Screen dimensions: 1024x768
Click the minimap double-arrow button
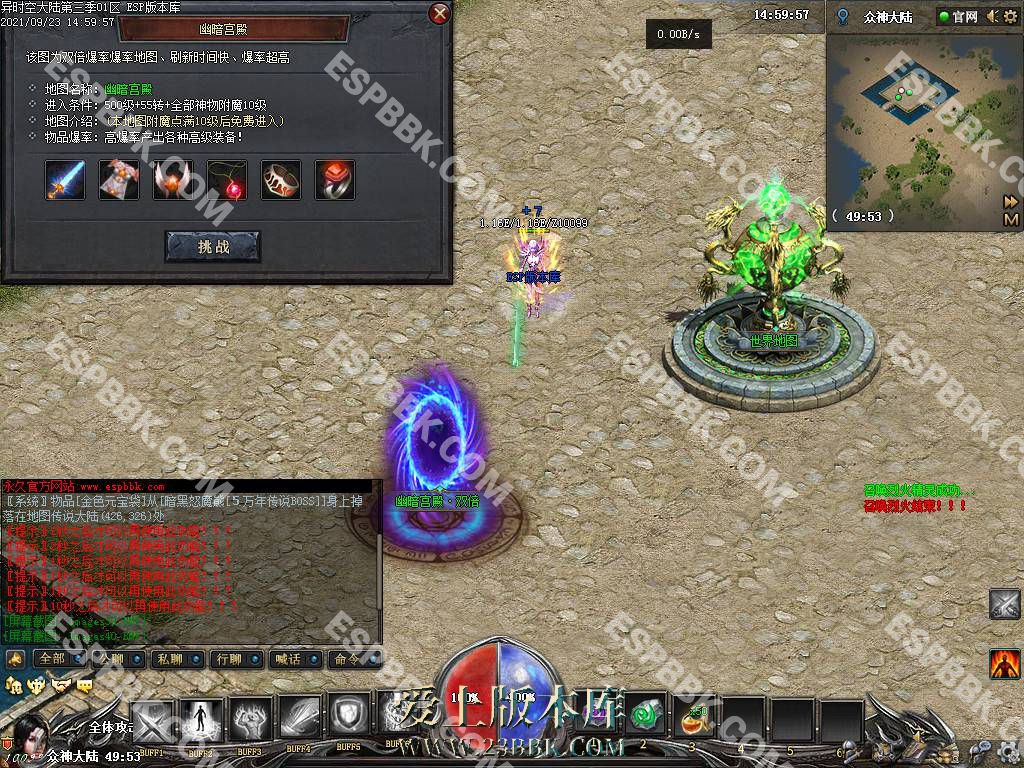click(x=1010, y=201)
